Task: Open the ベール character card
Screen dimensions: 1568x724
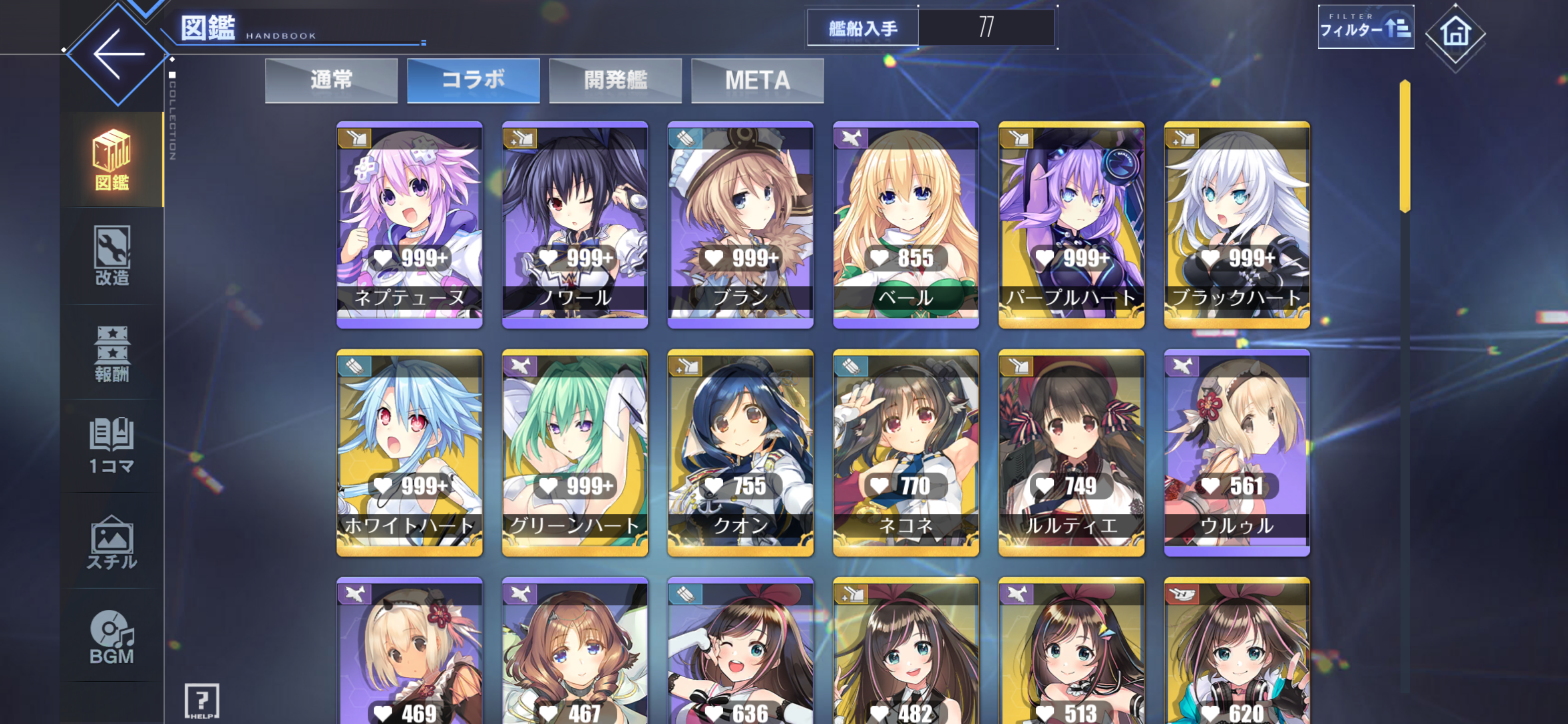Action: 906,224
